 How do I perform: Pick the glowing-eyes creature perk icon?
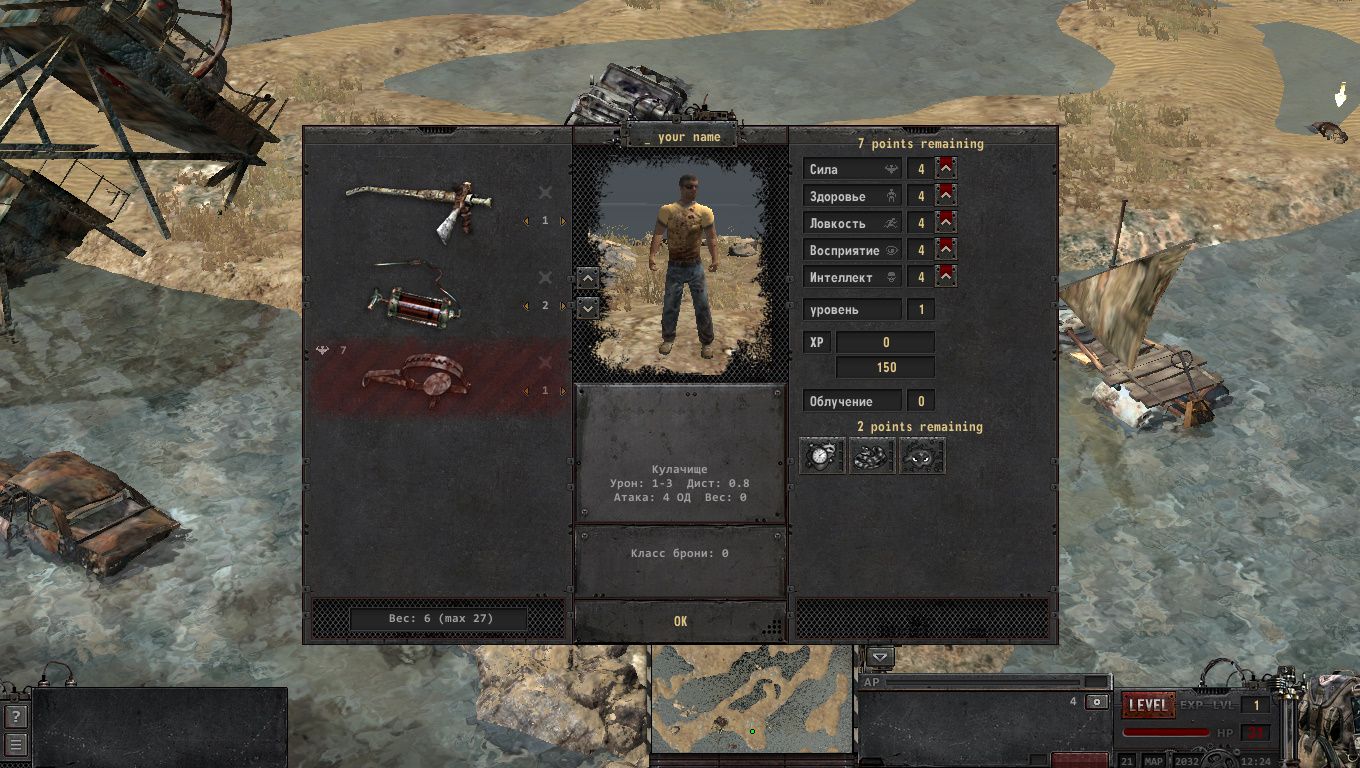click(922, 456)
